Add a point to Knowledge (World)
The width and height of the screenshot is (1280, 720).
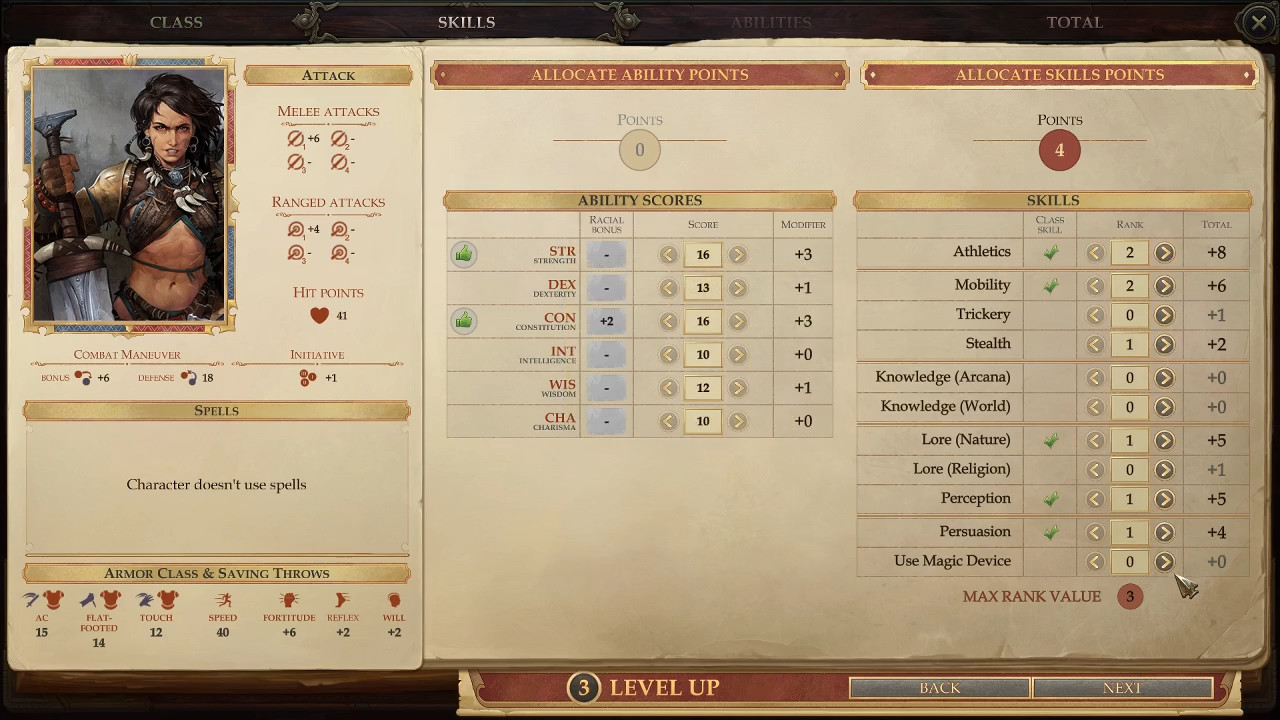pyautogui.click(x=1164, y=407)
